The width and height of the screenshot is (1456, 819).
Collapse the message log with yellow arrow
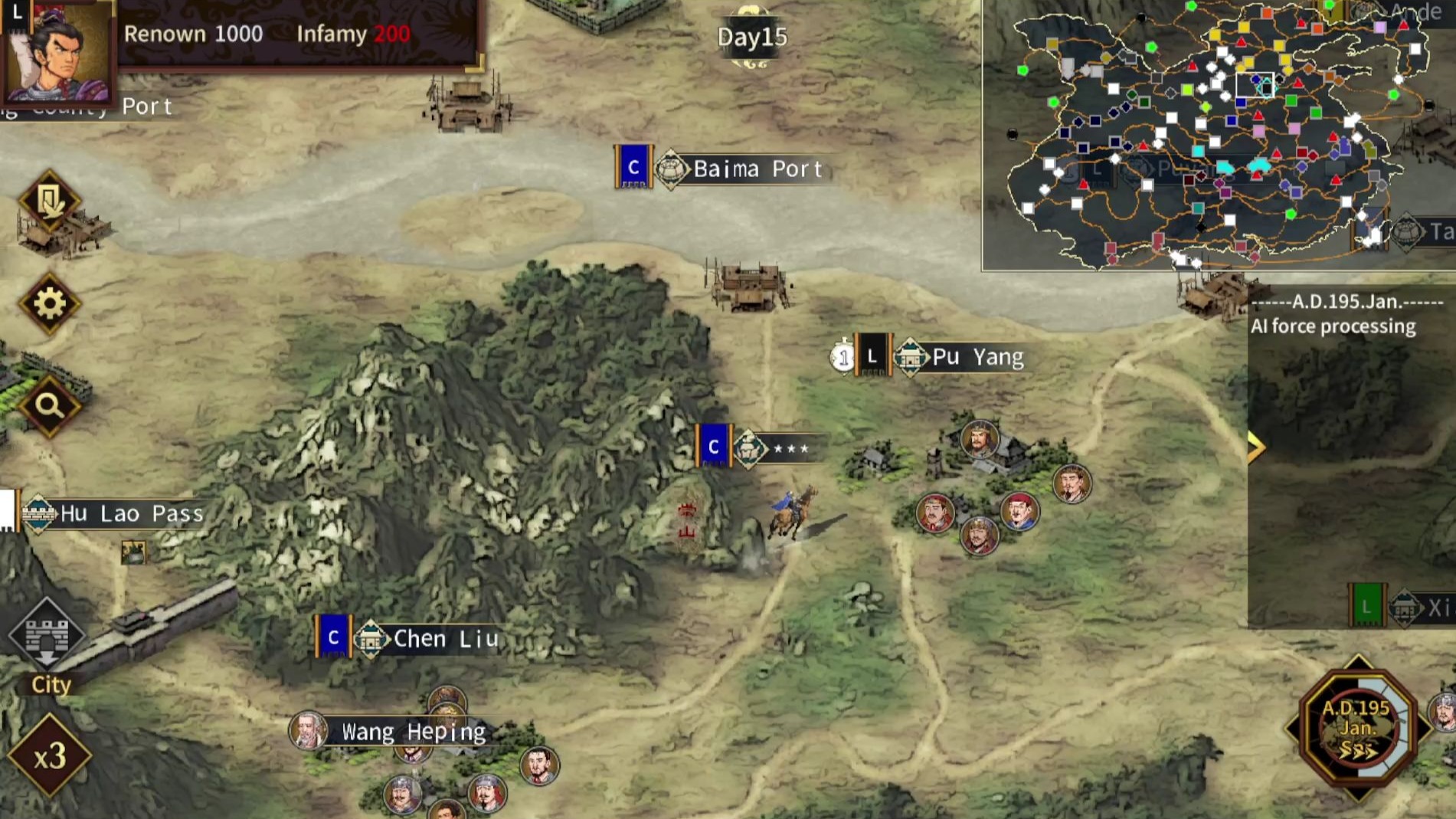(1255, 447)
